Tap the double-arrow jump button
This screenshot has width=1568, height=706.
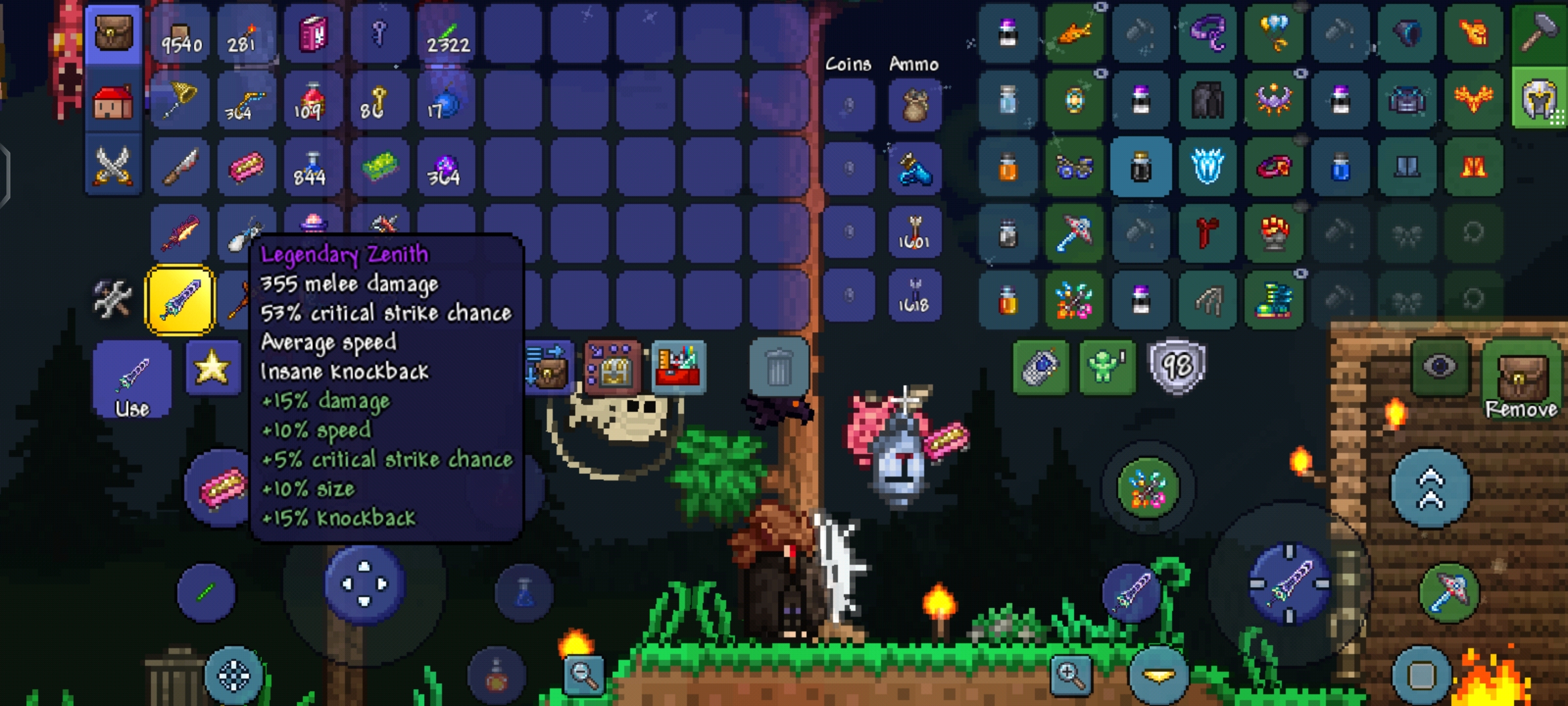[1430, 488]
